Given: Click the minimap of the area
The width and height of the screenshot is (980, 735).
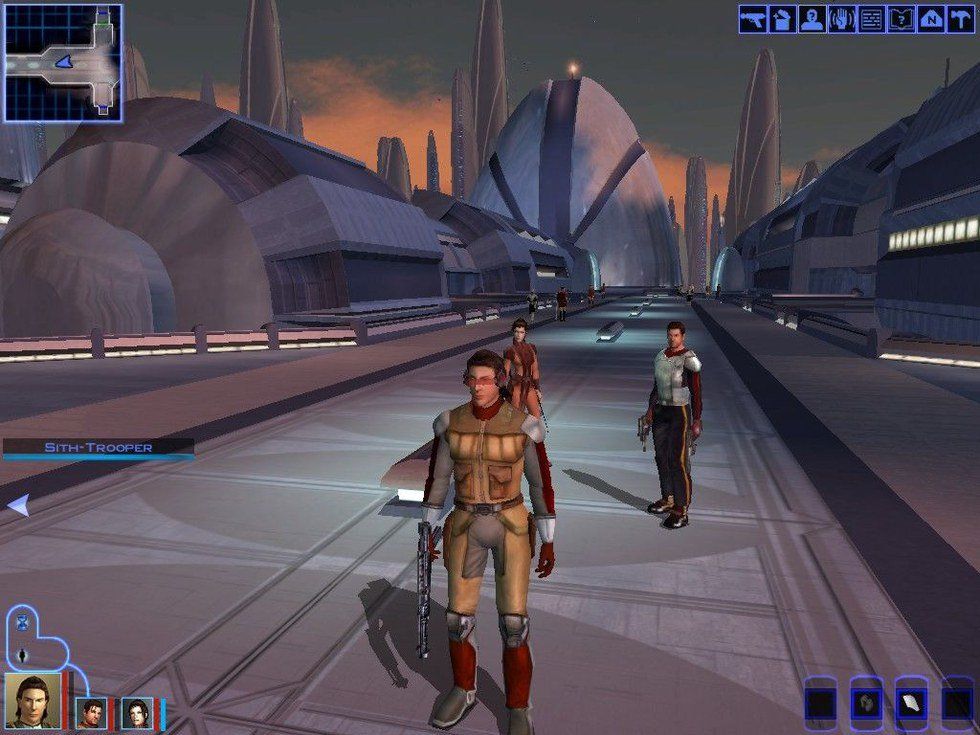Looking at the screenshot, I should pos(62,62).
